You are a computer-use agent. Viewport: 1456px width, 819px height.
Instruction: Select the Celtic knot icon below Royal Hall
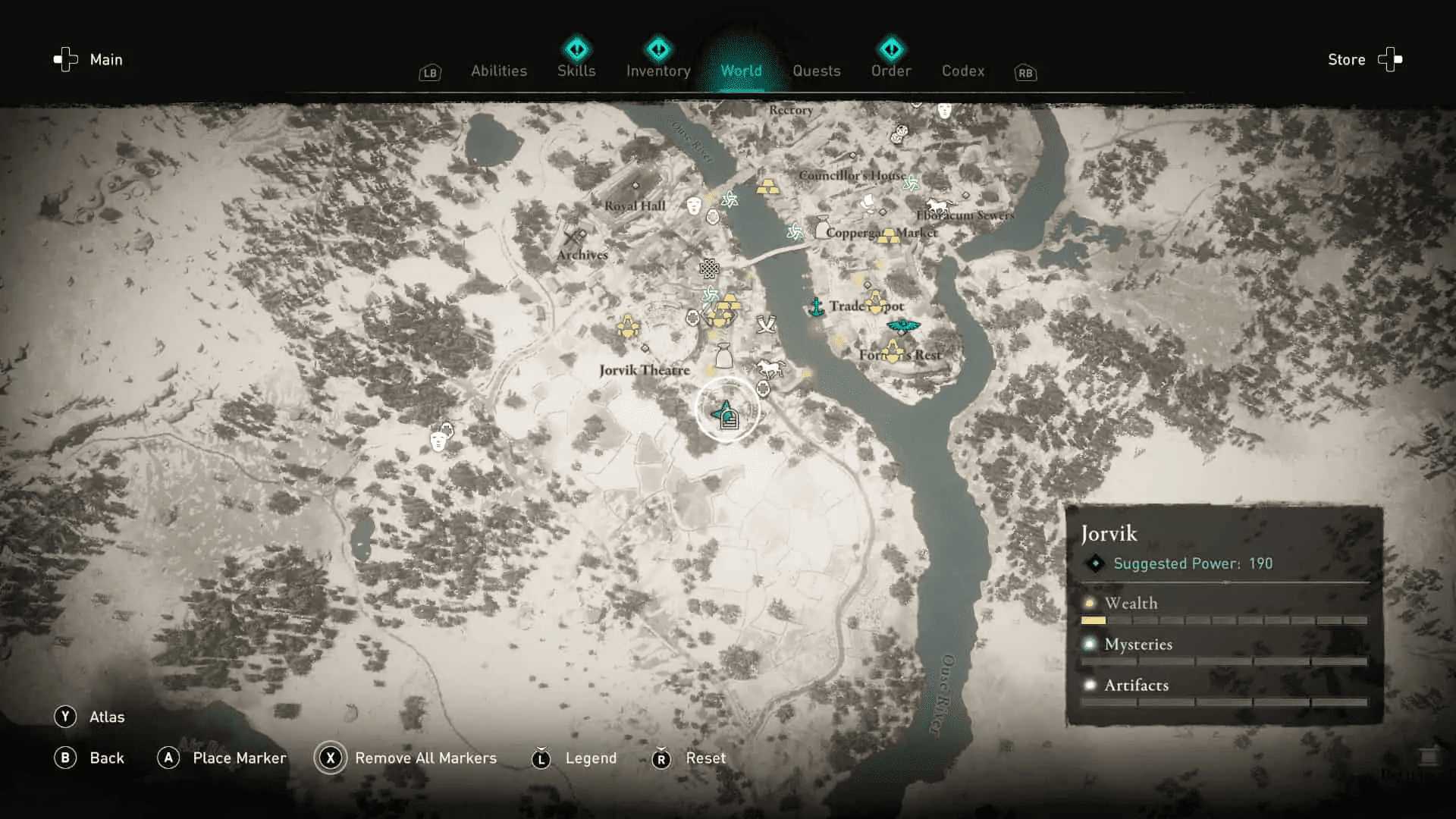pyautogui.click(x=709, y=269)
